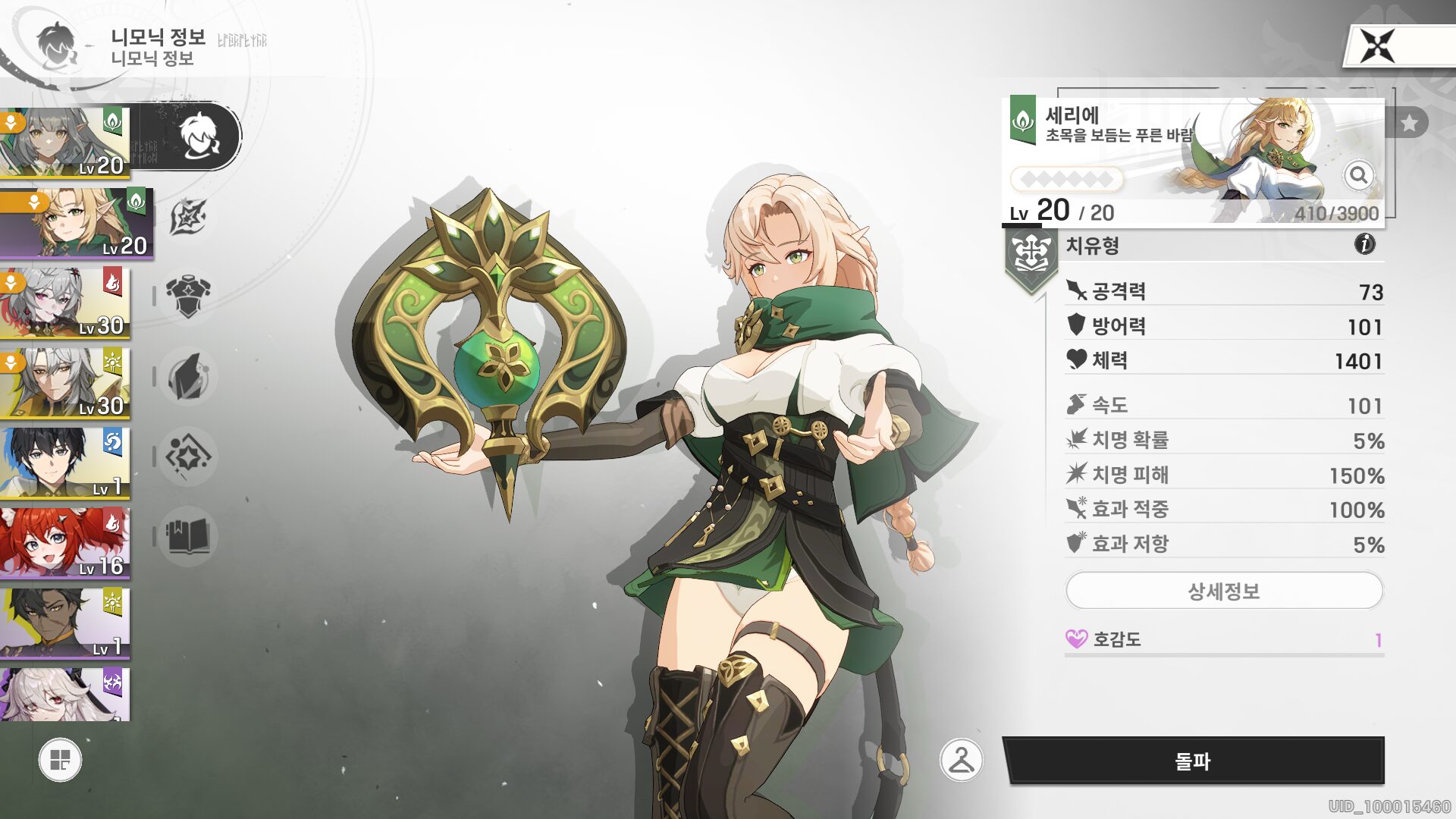Show 치유형 class info via the i icon
Screen dimensions: 1456x819
click(1364, 244)
